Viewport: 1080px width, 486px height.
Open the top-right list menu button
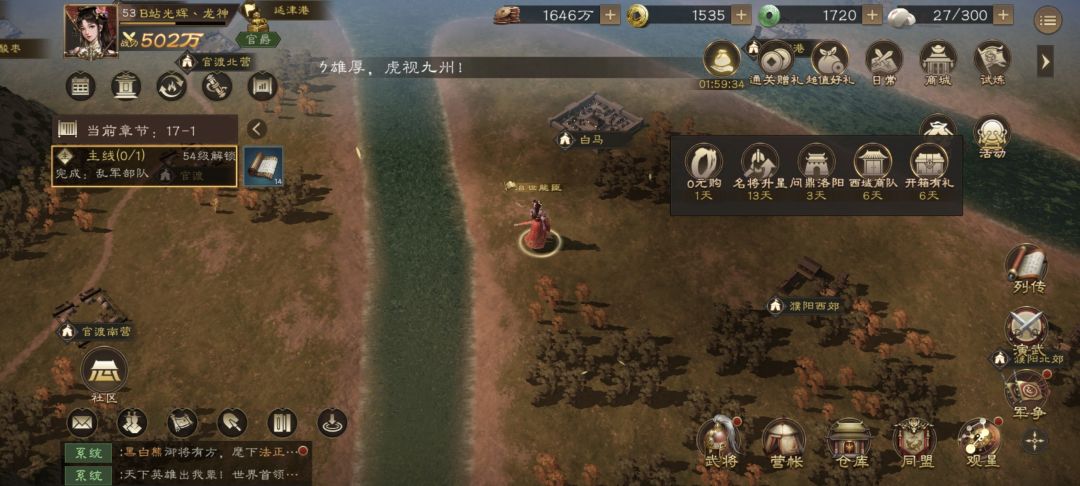pos(1047,19)
